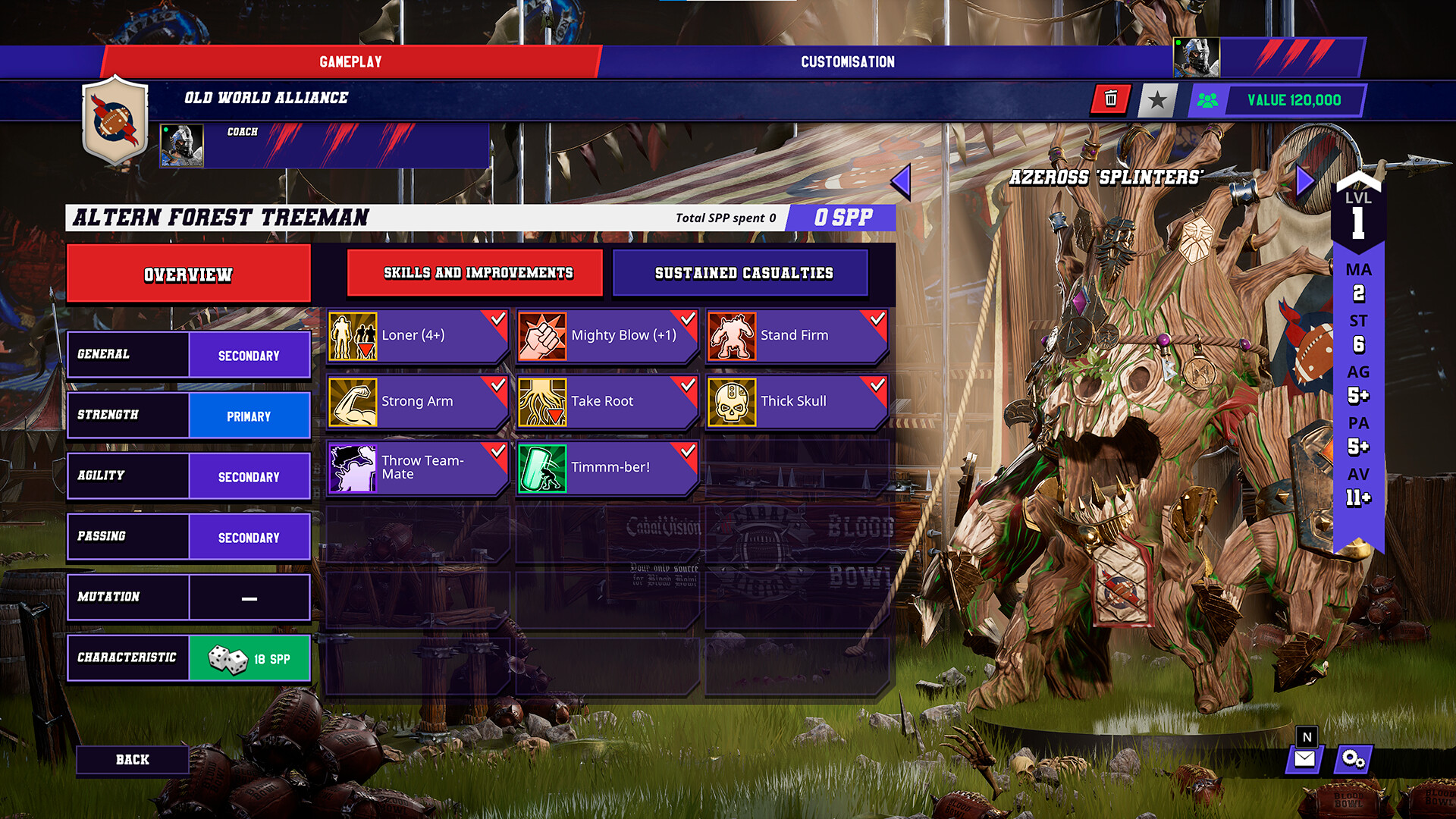
Task: Click the red trash can to delete player
Action: click(x=1110, y=99)
